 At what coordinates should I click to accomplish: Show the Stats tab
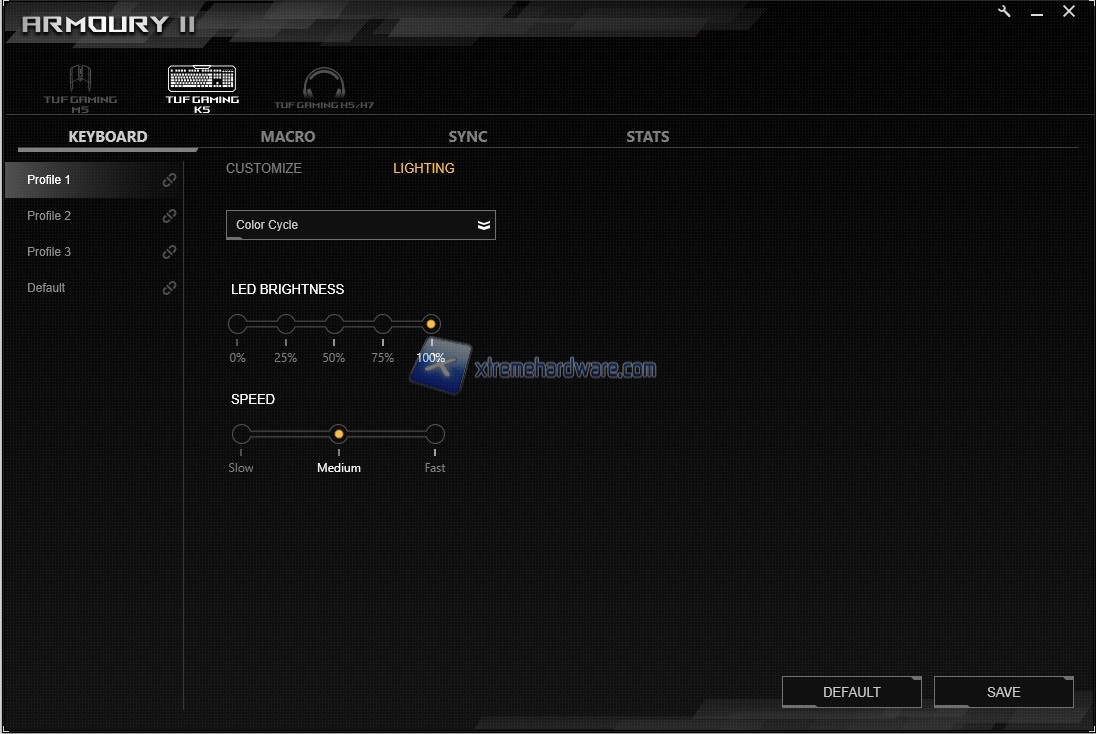648,137
